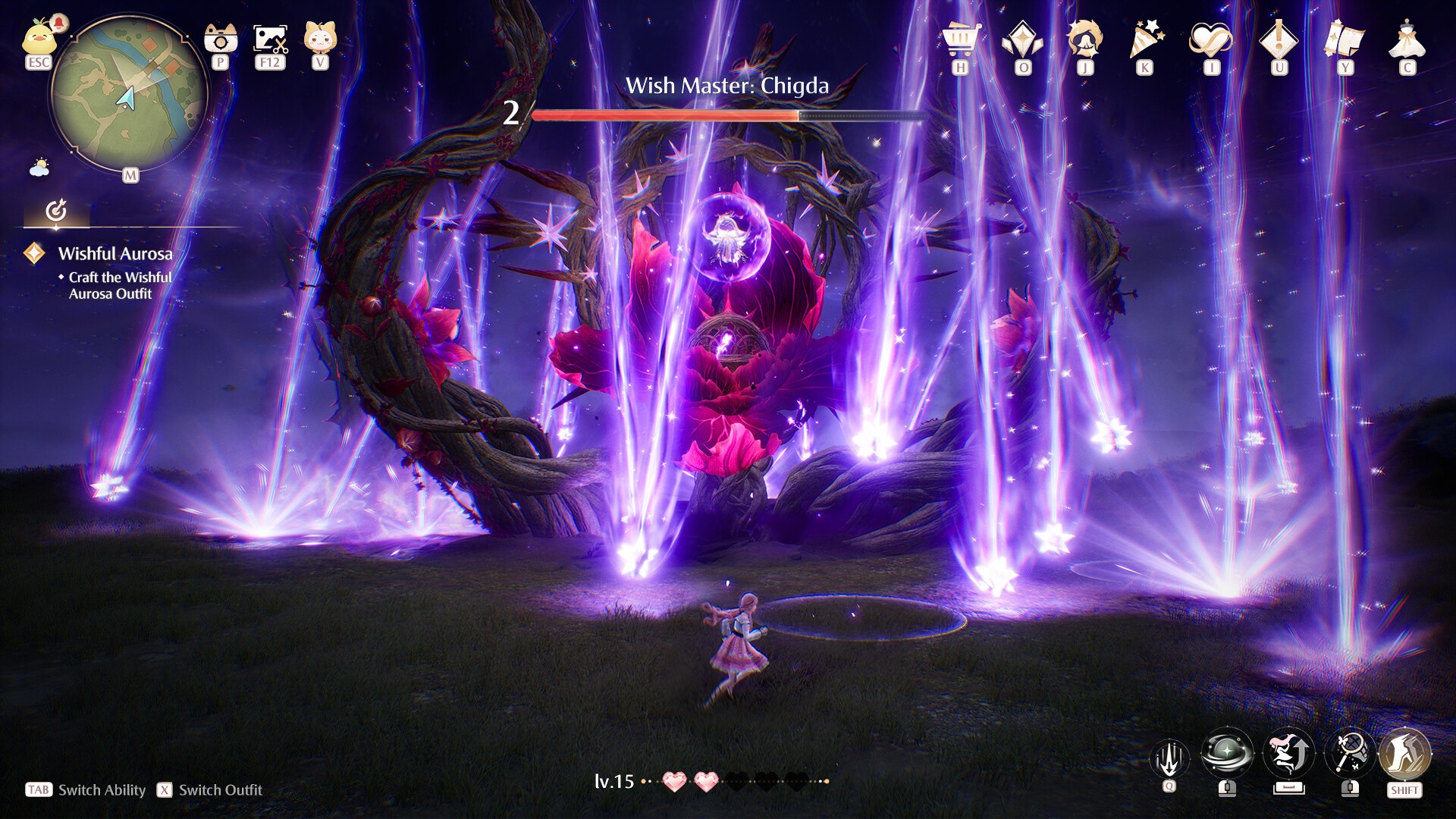Screen dimensions: 1456x819
Task: Select the quest tracker target tab
Action: pyautogui.click(x=56, y=211)
